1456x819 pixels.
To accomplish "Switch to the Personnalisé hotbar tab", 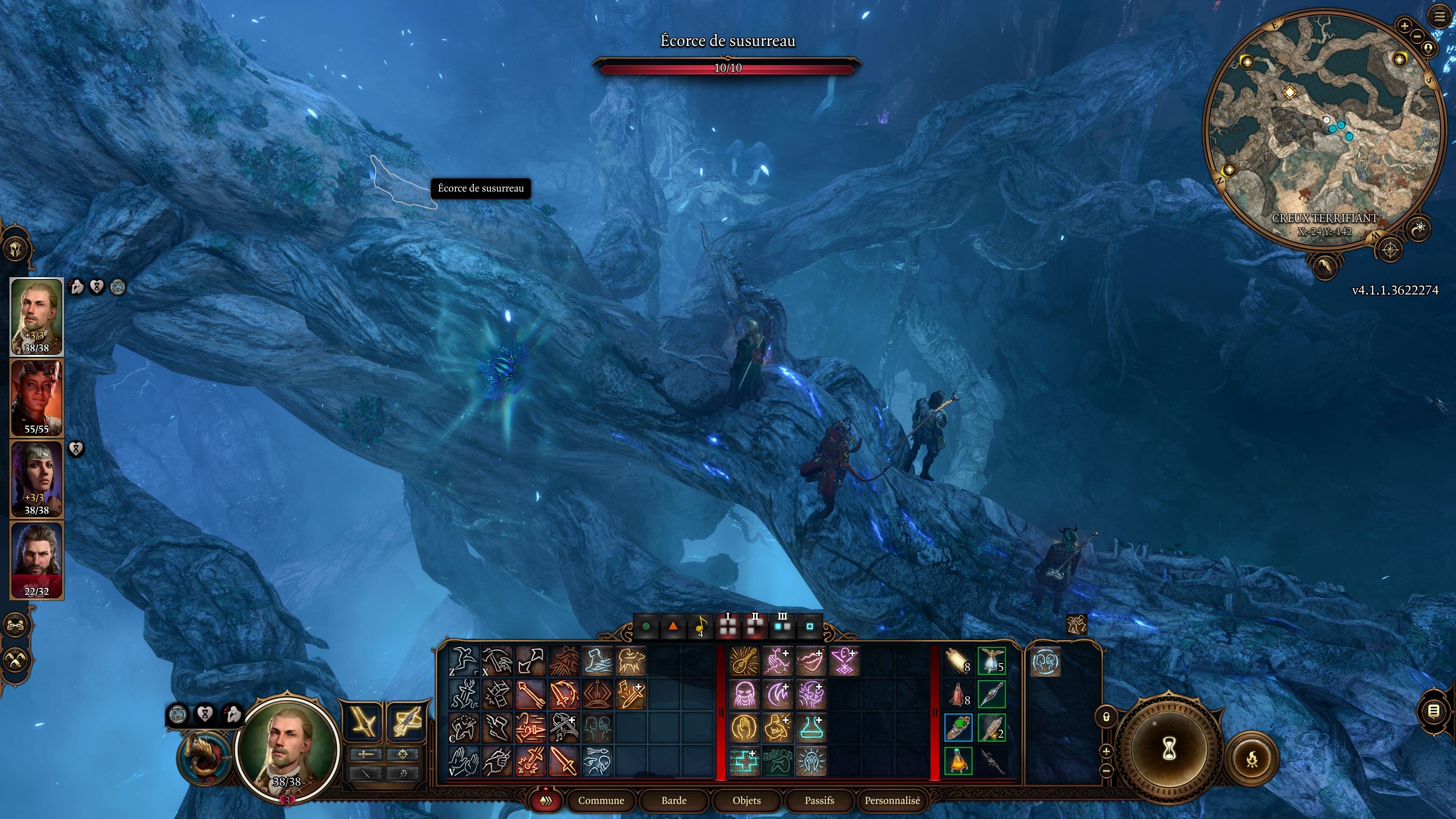I will pos(892,800).
